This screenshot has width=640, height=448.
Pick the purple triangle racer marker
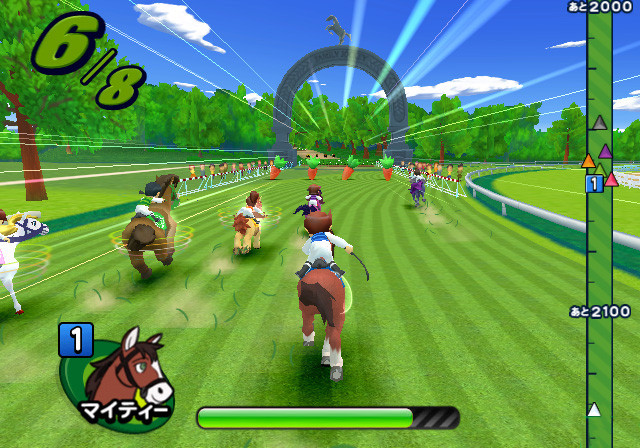[605, 151]
